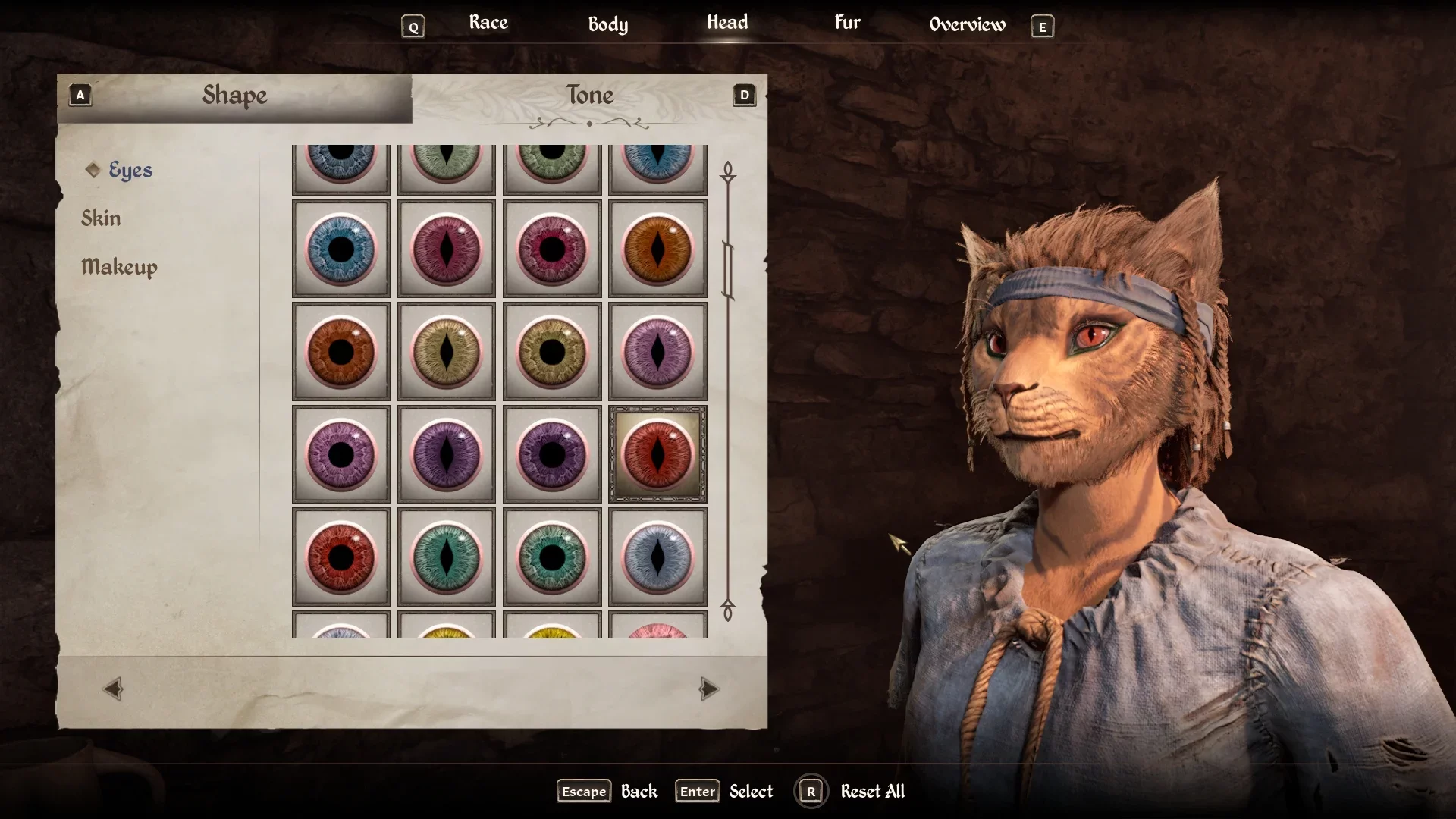Viewport: 1456px width, 819px height.
Task: Pick the pale silver-blue slit-pupil eye
Action: pyautogui.click(x=657, y=557)
